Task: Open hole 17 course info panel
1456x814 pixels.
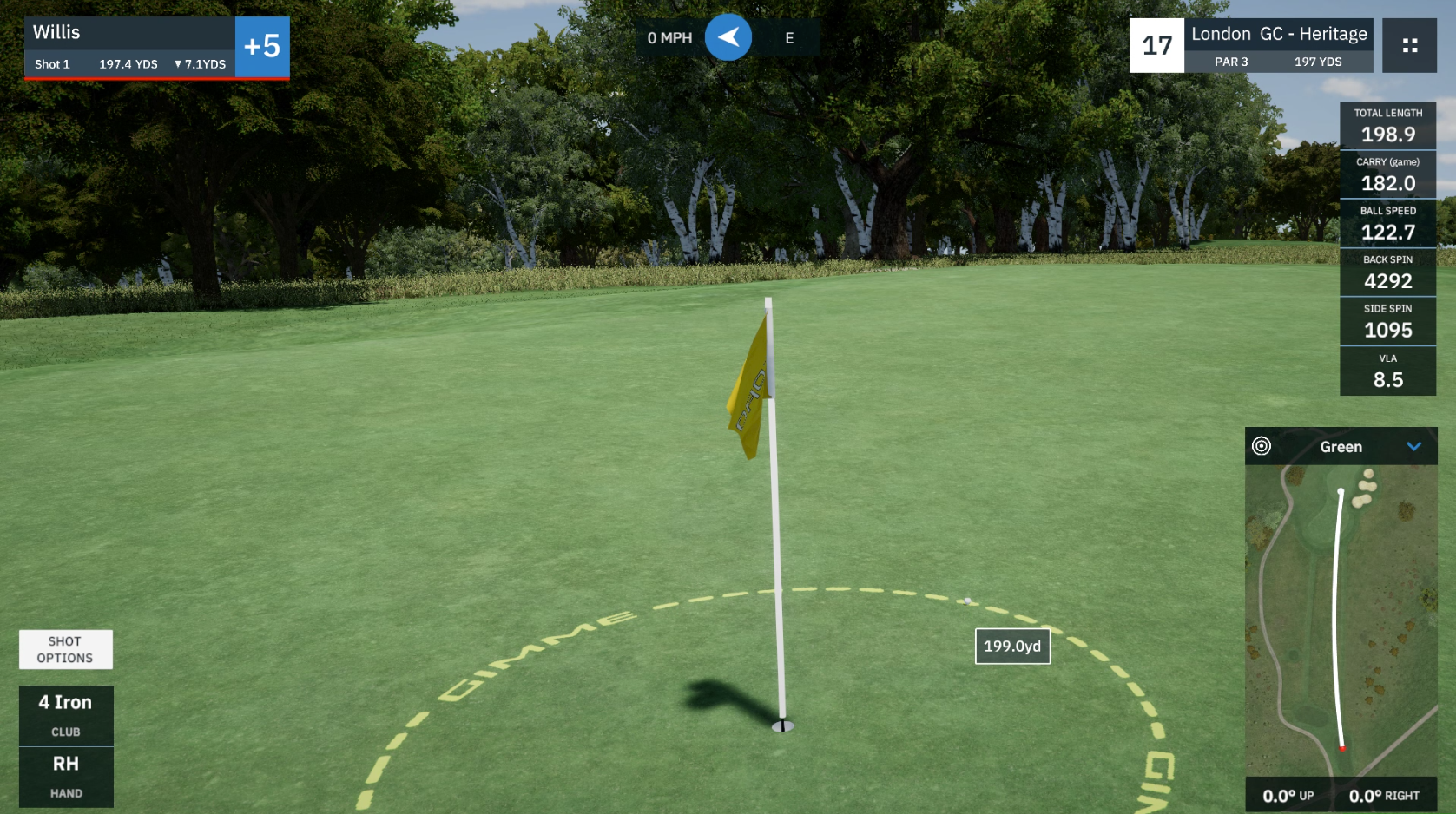Action: [1250, 45]
